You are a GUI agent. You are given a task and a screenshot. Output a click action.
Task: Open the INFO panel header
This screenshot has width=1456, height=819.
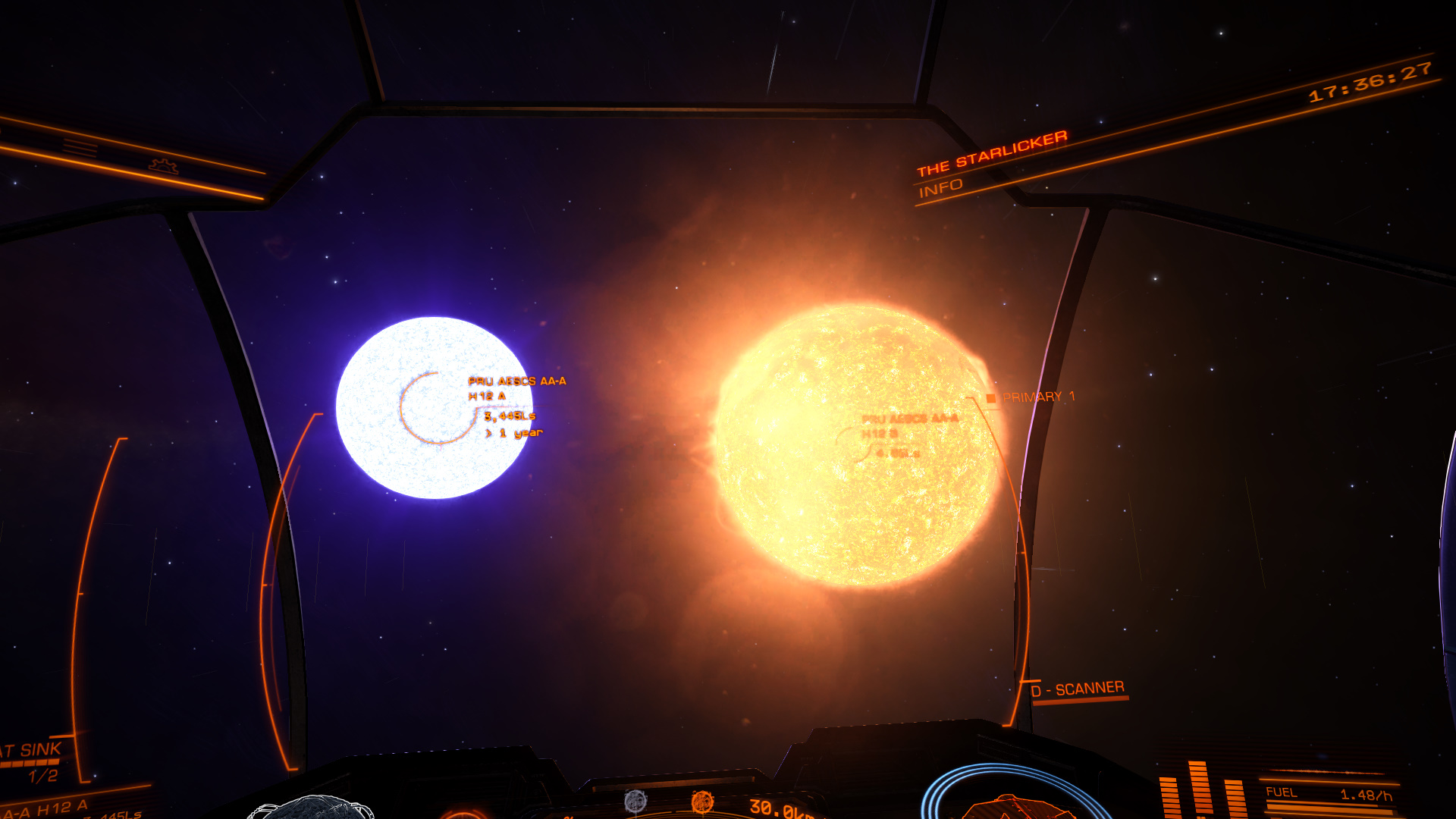(940, 188)
